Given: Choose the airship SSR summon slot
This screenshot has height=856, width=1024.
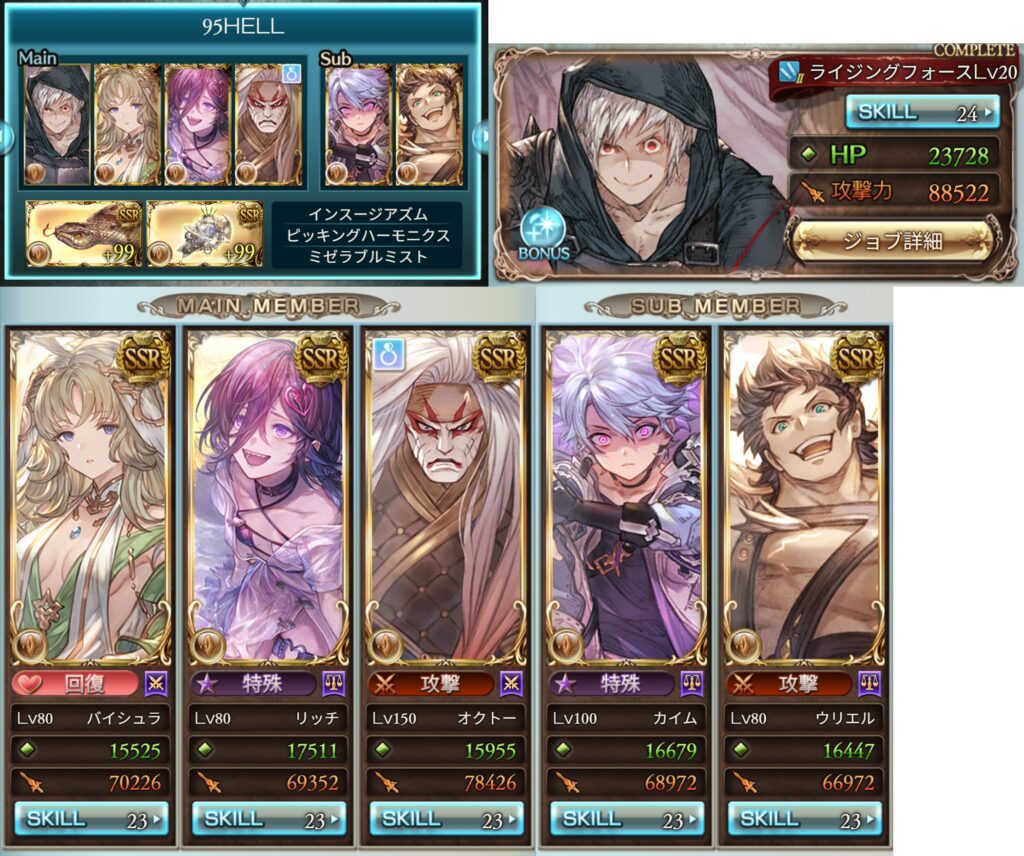Looking at the screenshot, I should [x=205, y=234].
